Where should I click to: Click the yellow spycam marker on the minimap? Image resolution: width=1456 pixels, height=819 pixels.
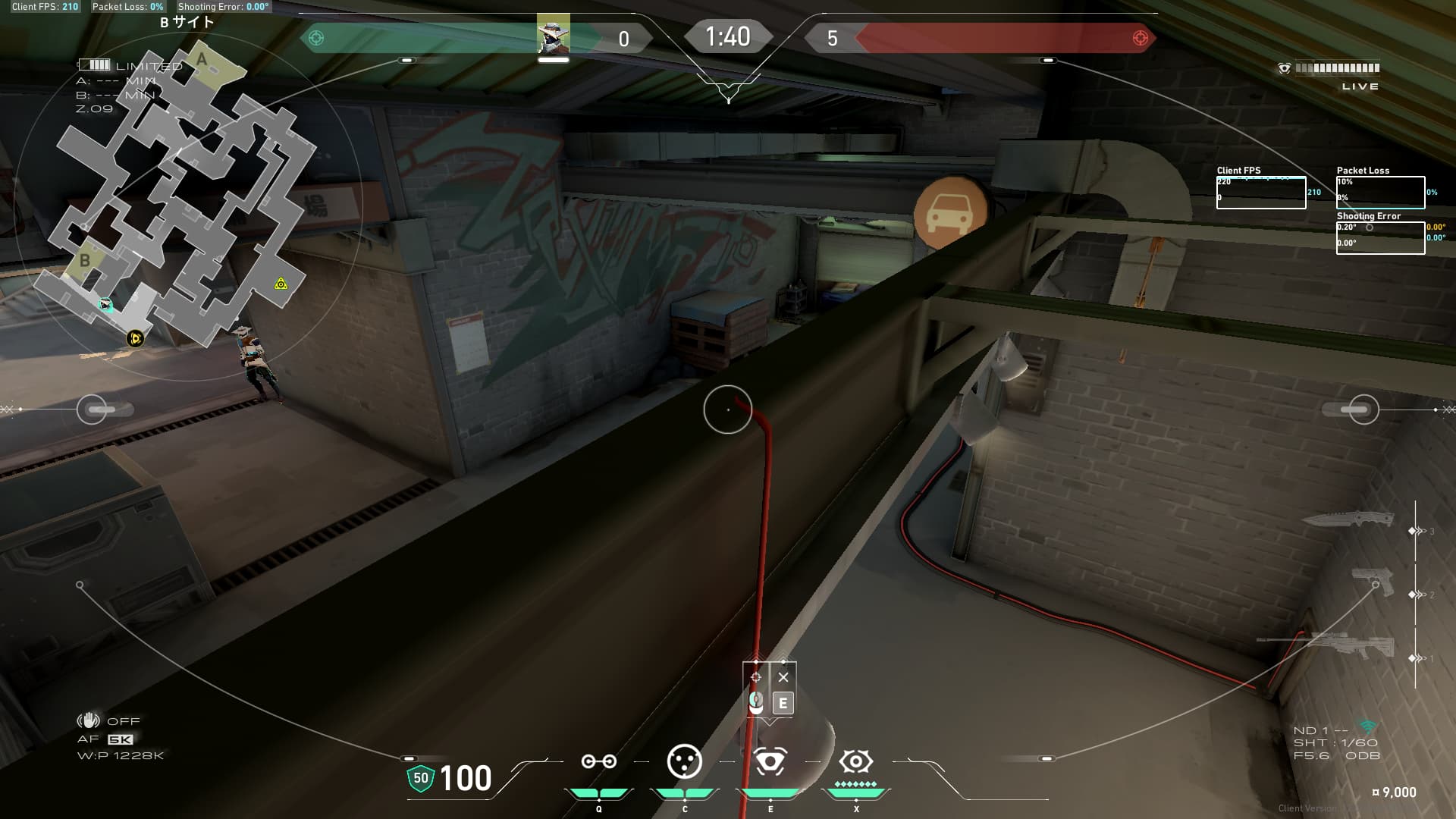click(281, 284)
